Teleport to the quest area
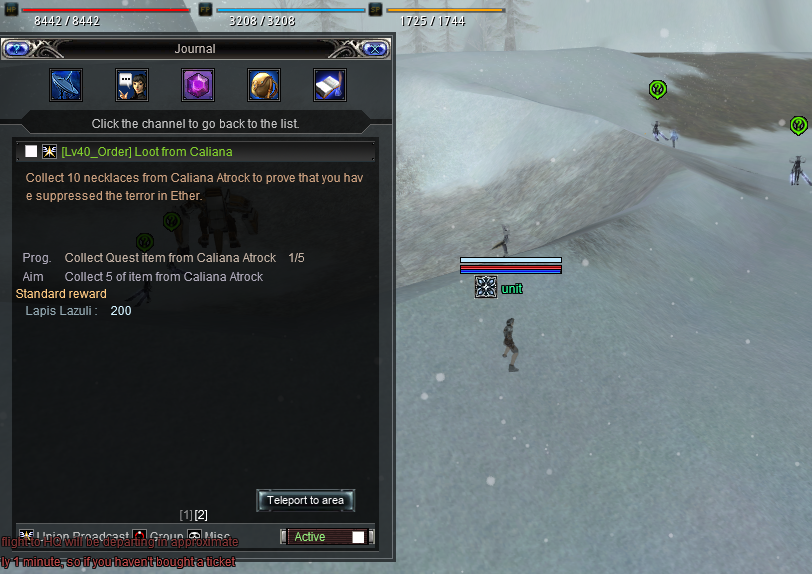The image size is (812, 574). pos(306,500)
